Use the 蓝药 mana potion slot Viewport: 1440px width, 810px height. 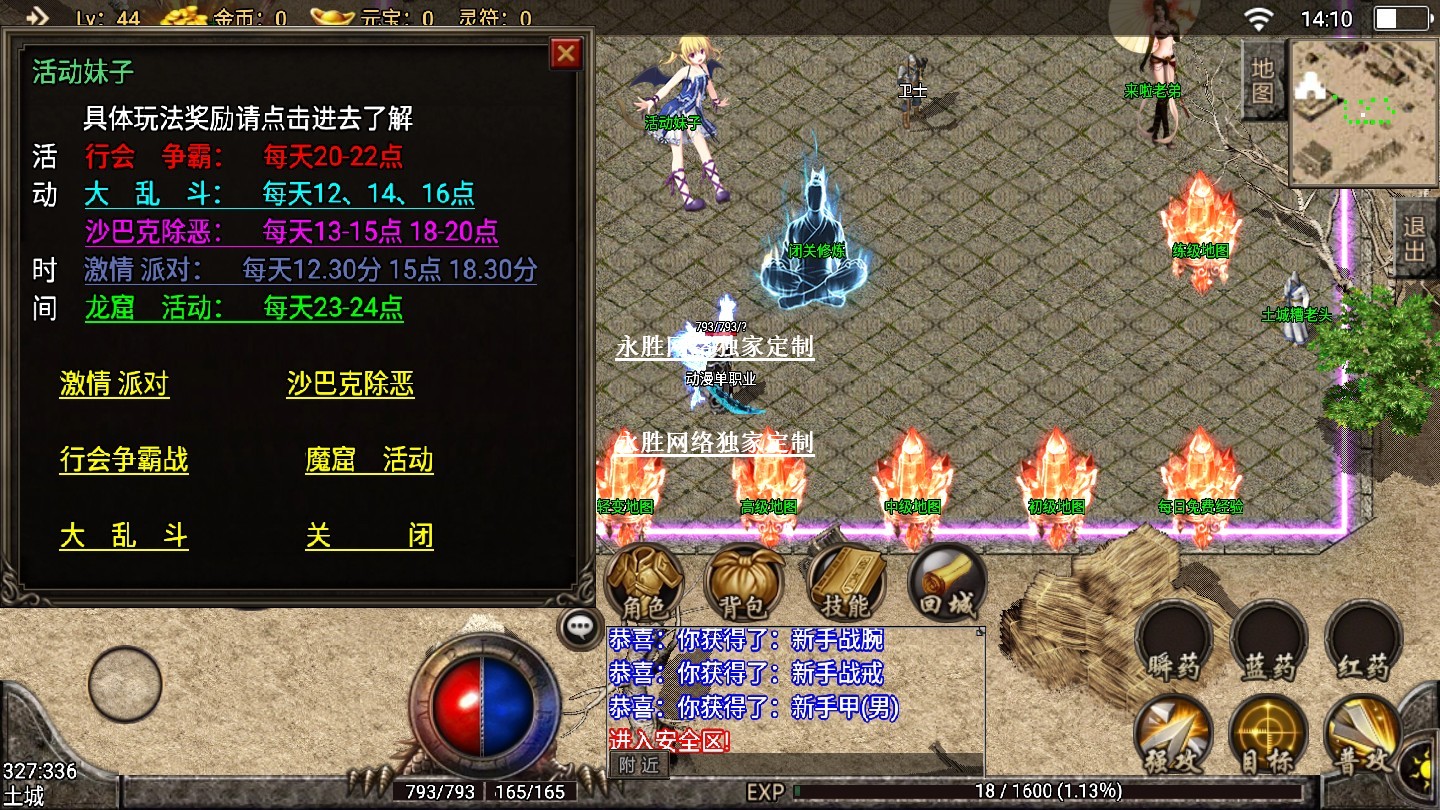point(1269,641)
